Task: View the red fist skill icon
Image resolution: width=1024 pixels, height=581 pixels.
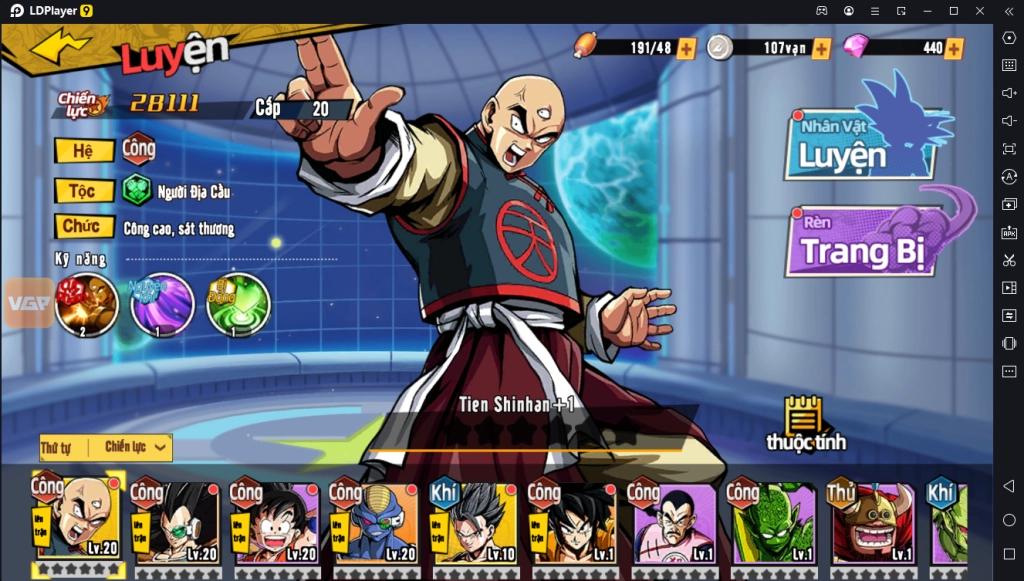Action: [87, 304]
